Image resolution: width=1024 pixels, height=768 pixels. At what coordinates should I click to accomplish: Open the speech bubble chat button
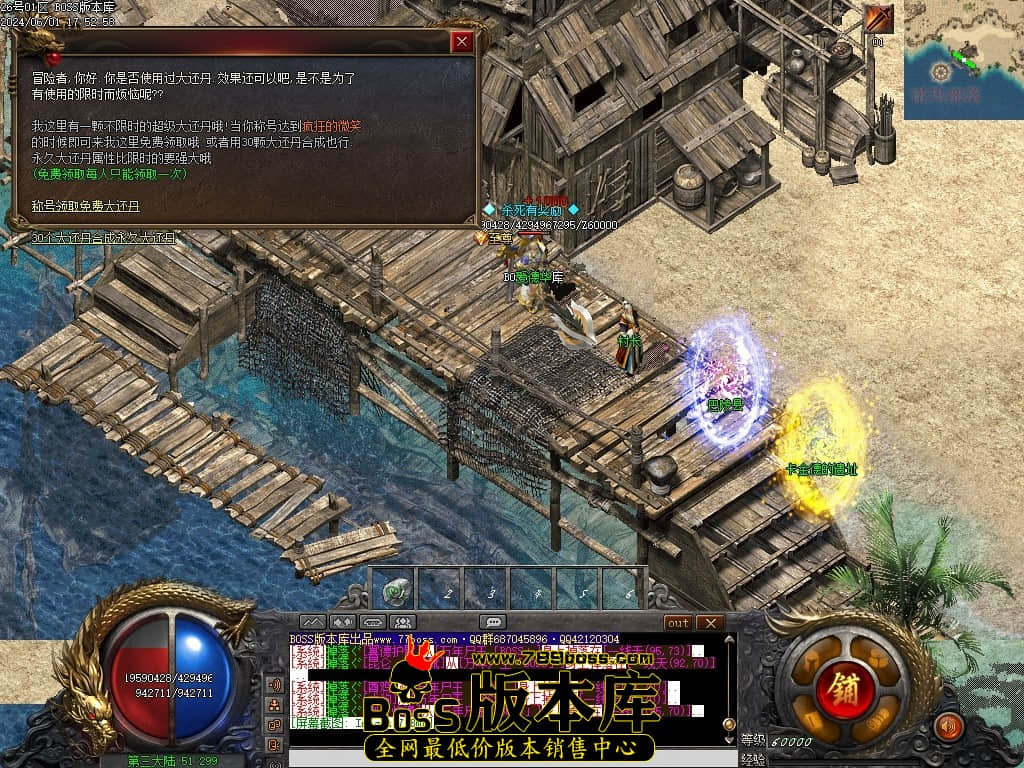(491, 622)
